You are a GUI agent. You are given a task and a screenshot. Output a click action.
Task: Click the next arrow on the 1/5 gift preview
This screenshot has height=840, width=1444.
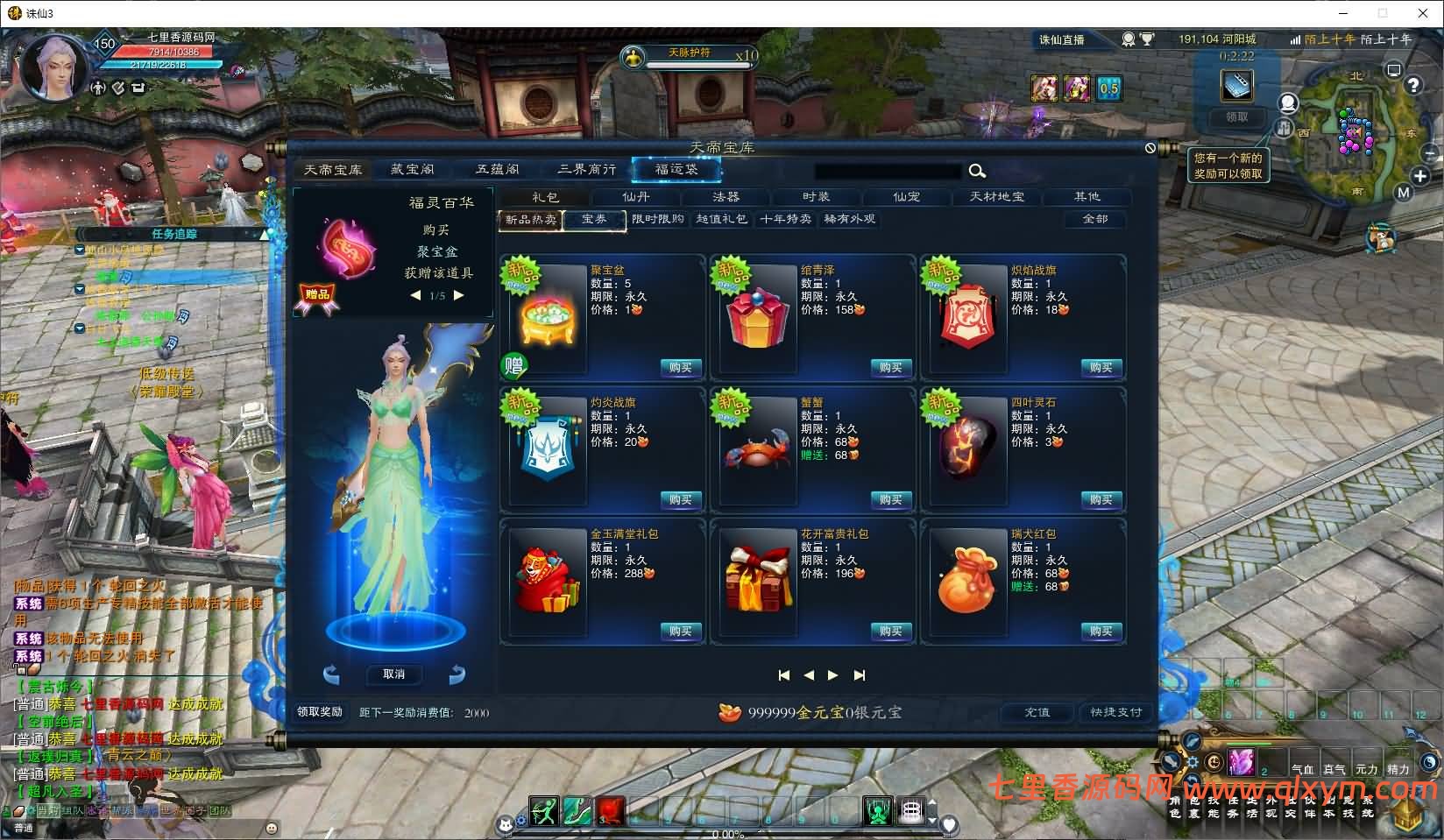click(460, 295)
